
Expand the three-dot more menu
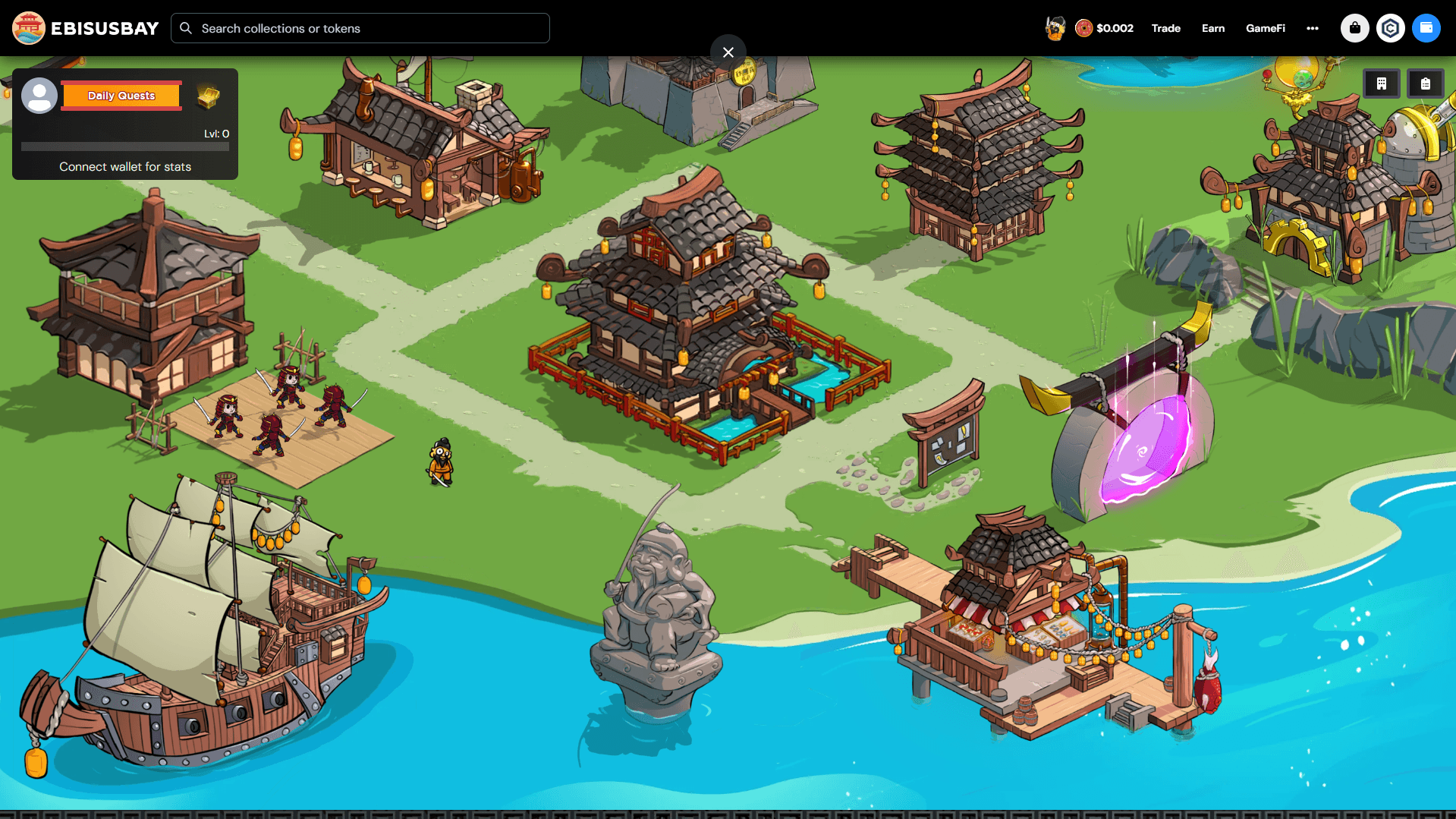tap(1313, 28)
